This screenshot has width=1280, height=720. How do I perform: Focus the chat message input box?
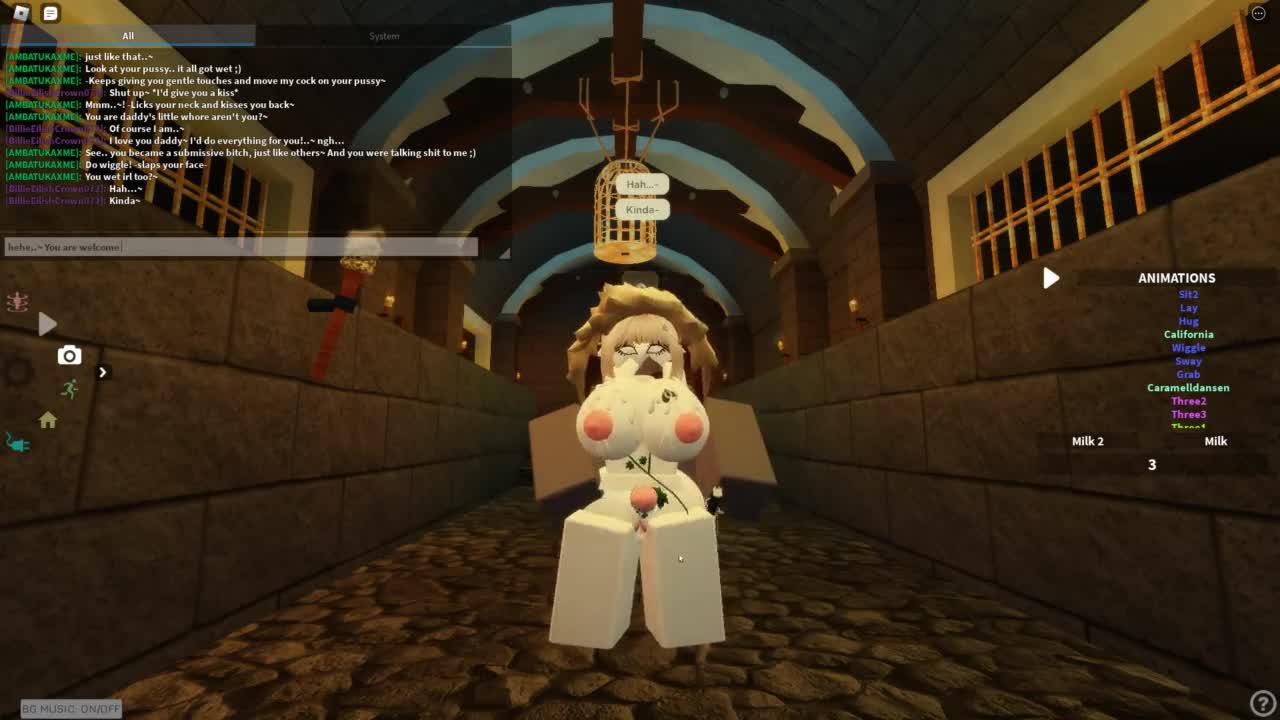[240, 247]
